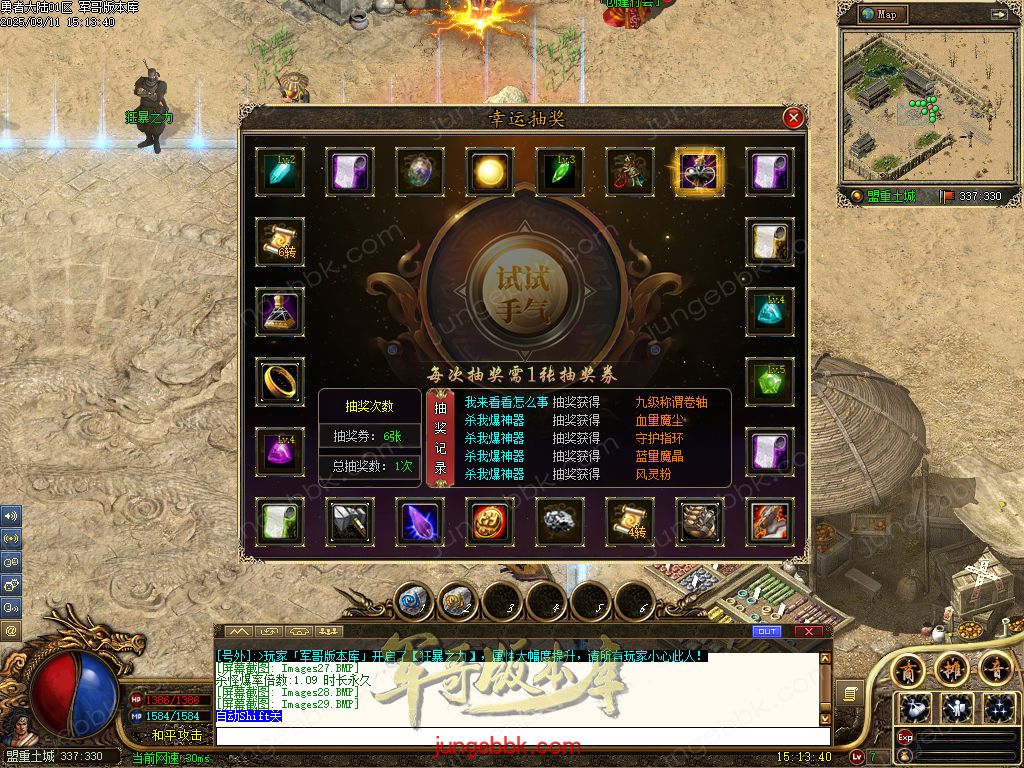1024x768 pixels.
Task: Close the chat panel with red X
Action: coord(812,632)
